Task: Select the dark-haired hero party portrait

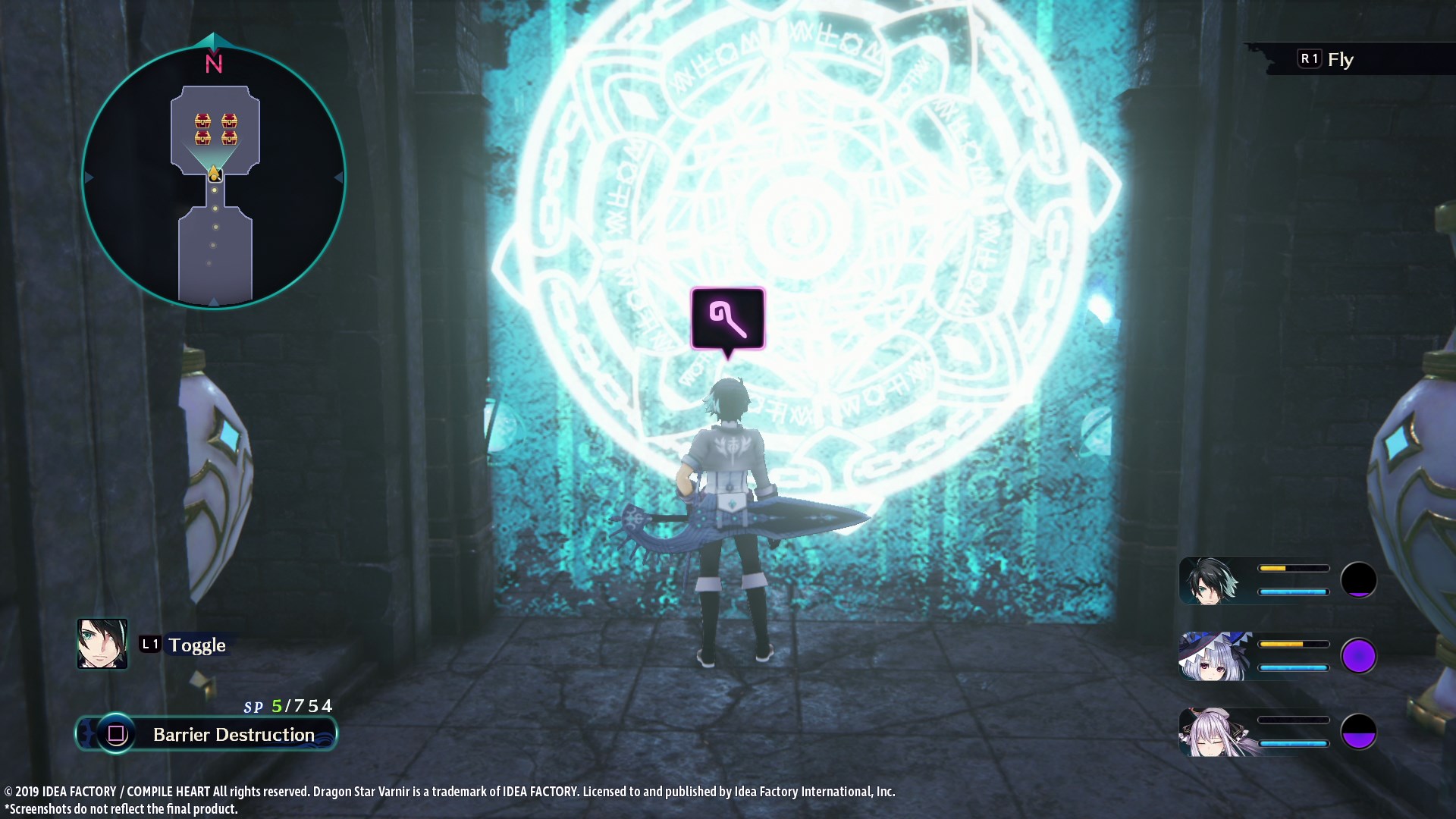Action: (1211, 581)
